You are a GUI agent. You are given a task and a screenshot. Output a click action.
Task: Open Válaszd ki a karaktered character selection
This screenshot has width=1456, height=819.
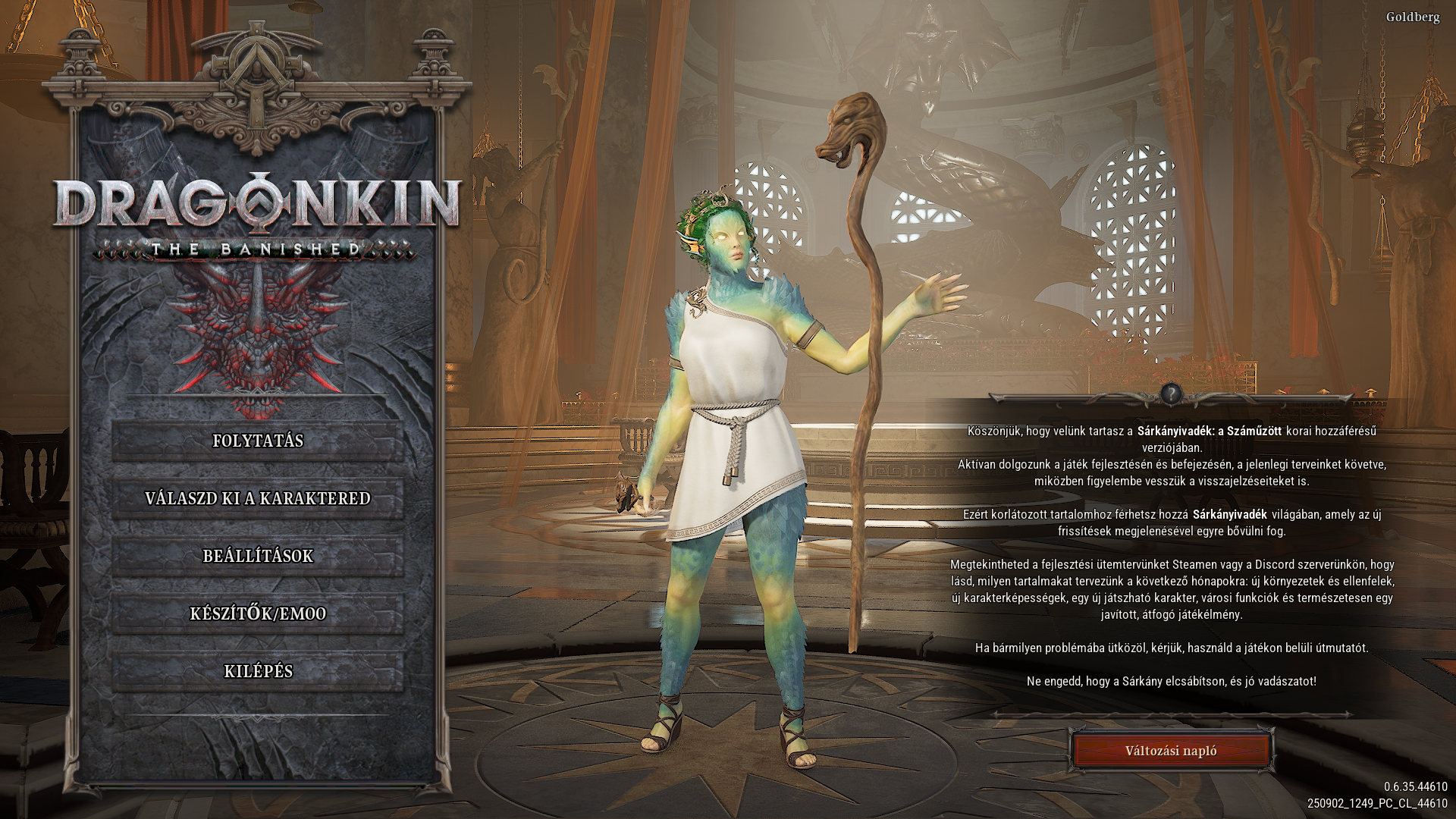[x=258, y=499]
